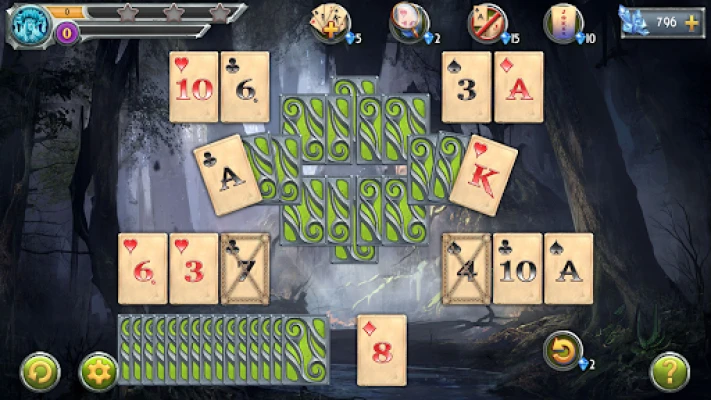711x400 pixels.
Task: Activate the extra cards booster costing 5 gems
Action: click(329, 22)
